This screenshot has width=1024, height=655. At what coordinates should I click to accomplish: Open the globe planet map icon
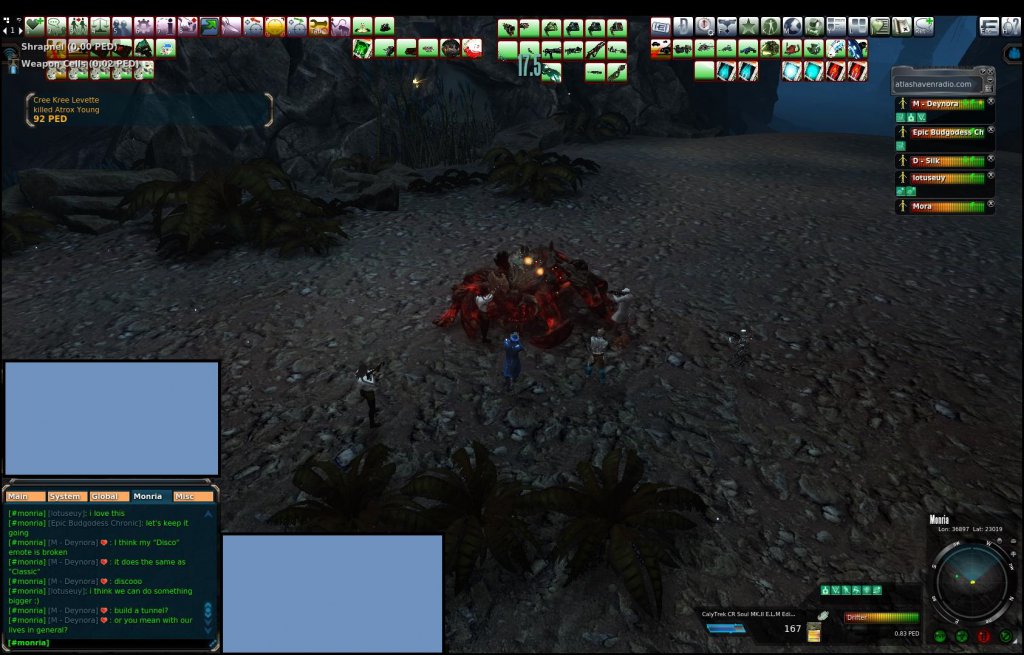[x=792, y=26]
